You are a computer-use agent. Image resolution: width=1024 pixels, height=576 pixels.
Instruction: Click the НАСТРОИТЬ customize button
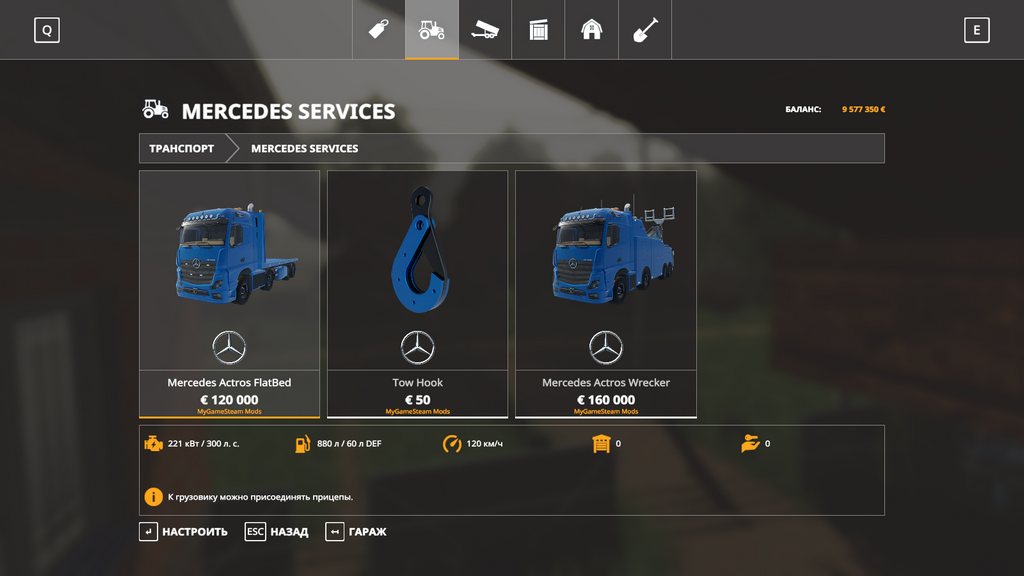click(x=184, y=532)
